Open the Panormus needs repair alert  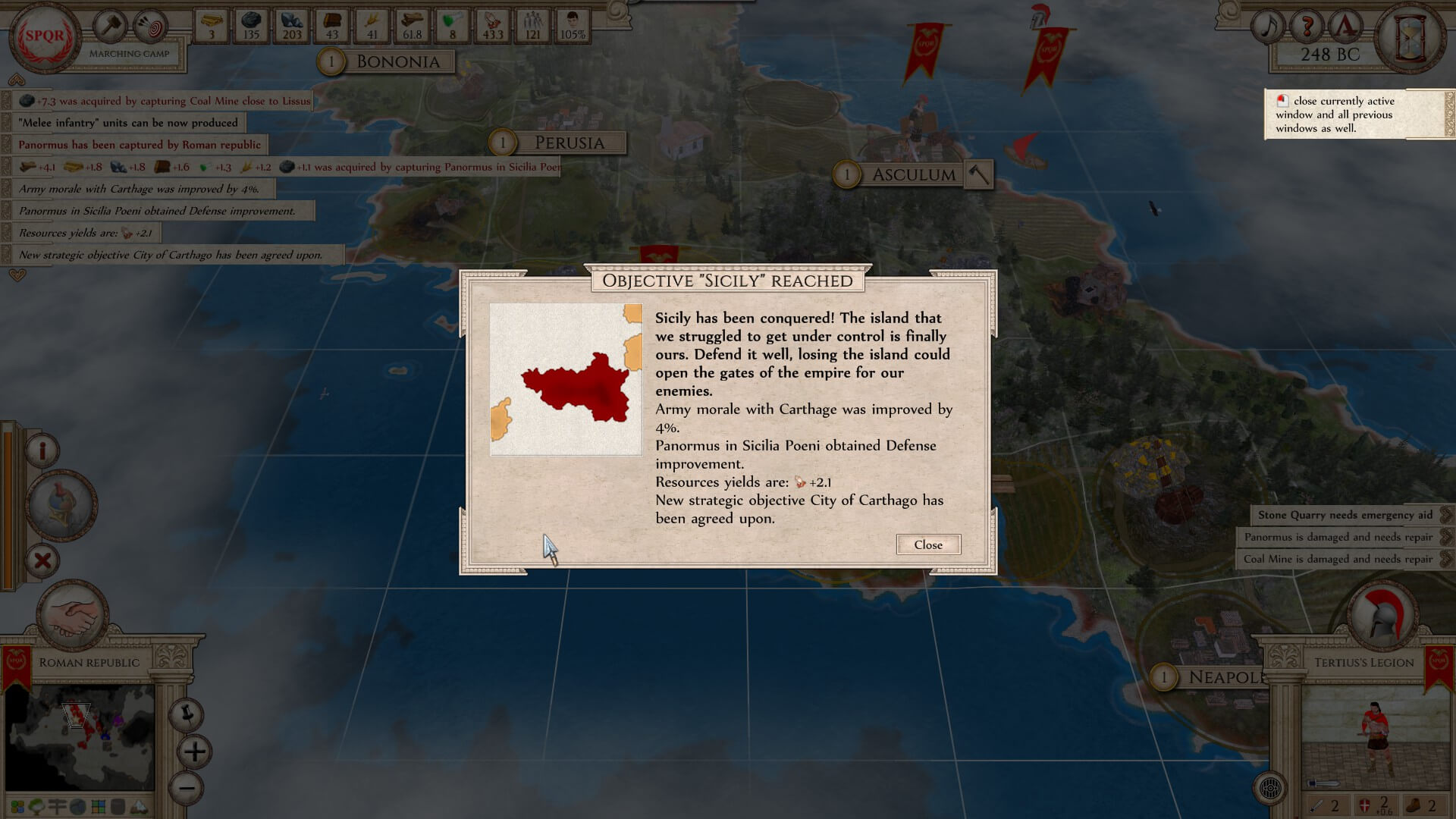1338,537
